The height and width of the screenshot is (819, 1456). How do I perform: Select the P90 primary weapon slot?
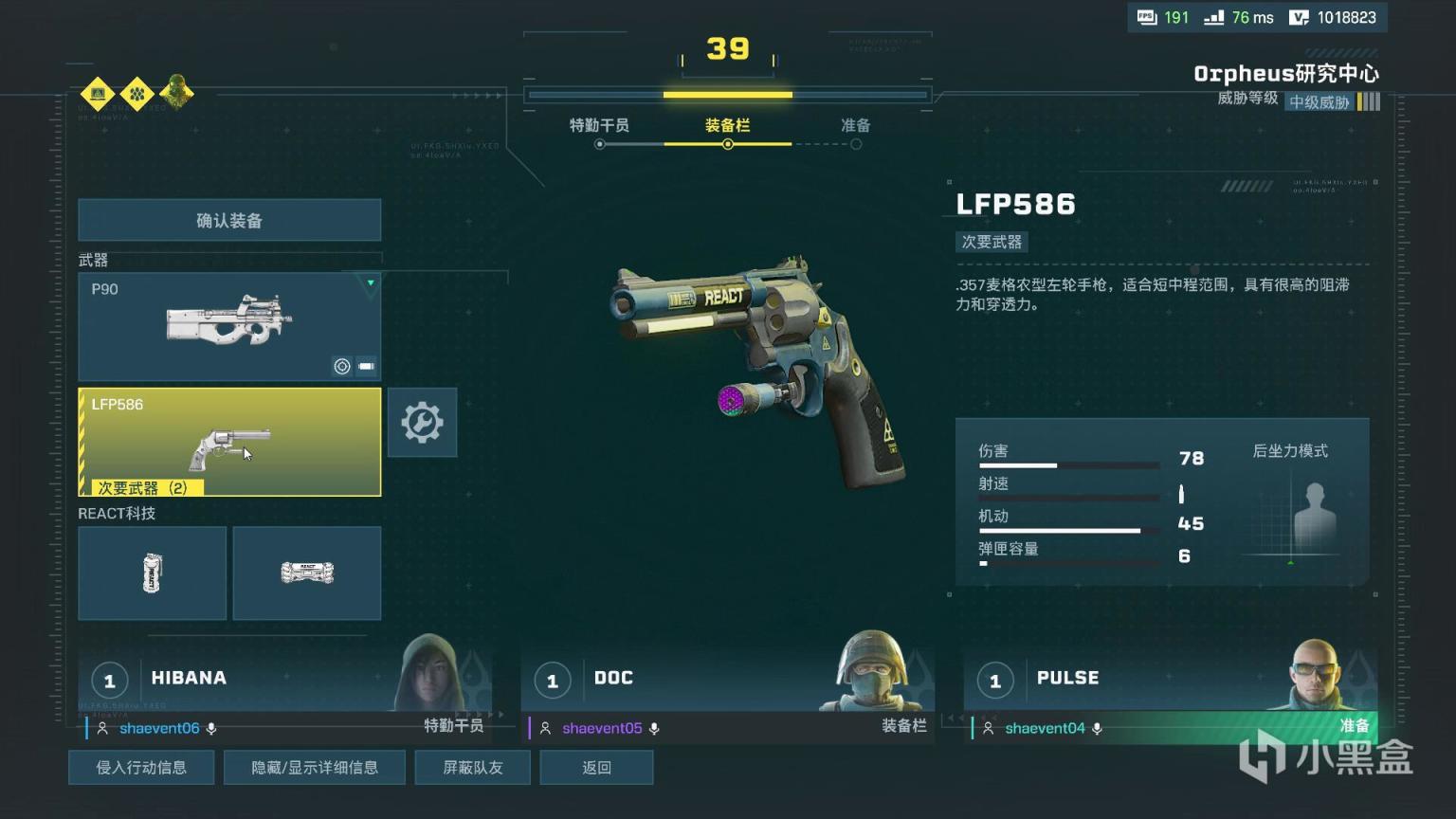(229, 327)
